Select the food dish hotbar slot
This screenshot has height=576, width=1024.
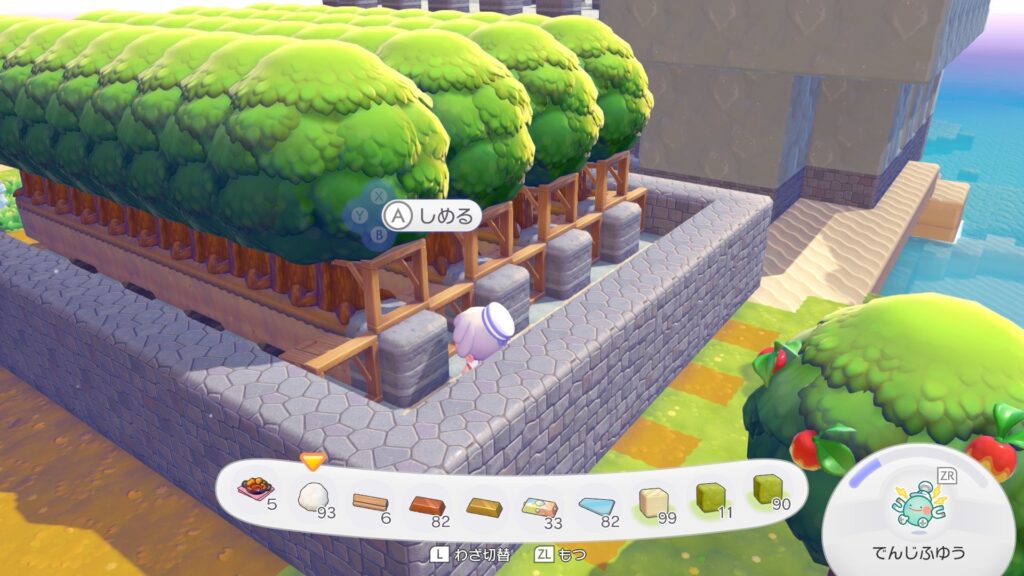256,489
